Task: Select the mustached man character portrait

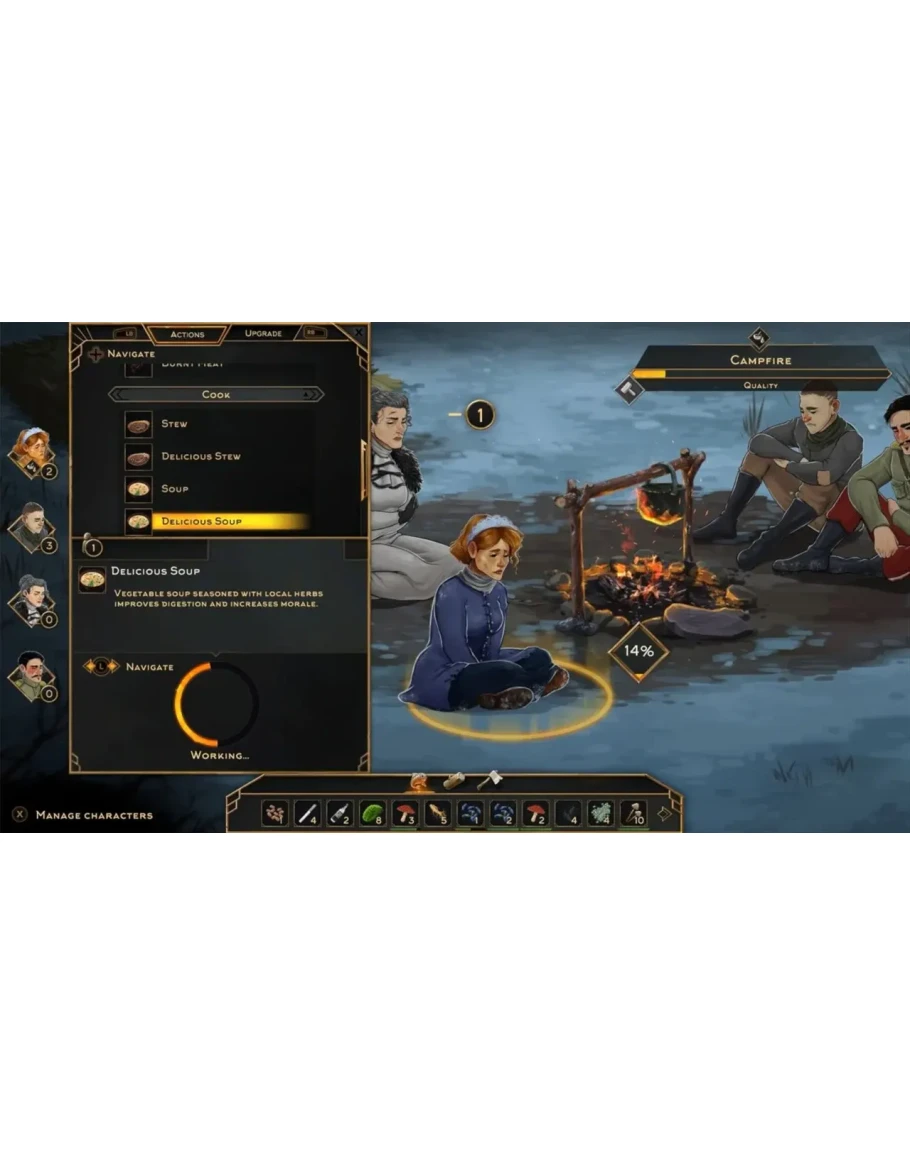Action: point(32,674)
